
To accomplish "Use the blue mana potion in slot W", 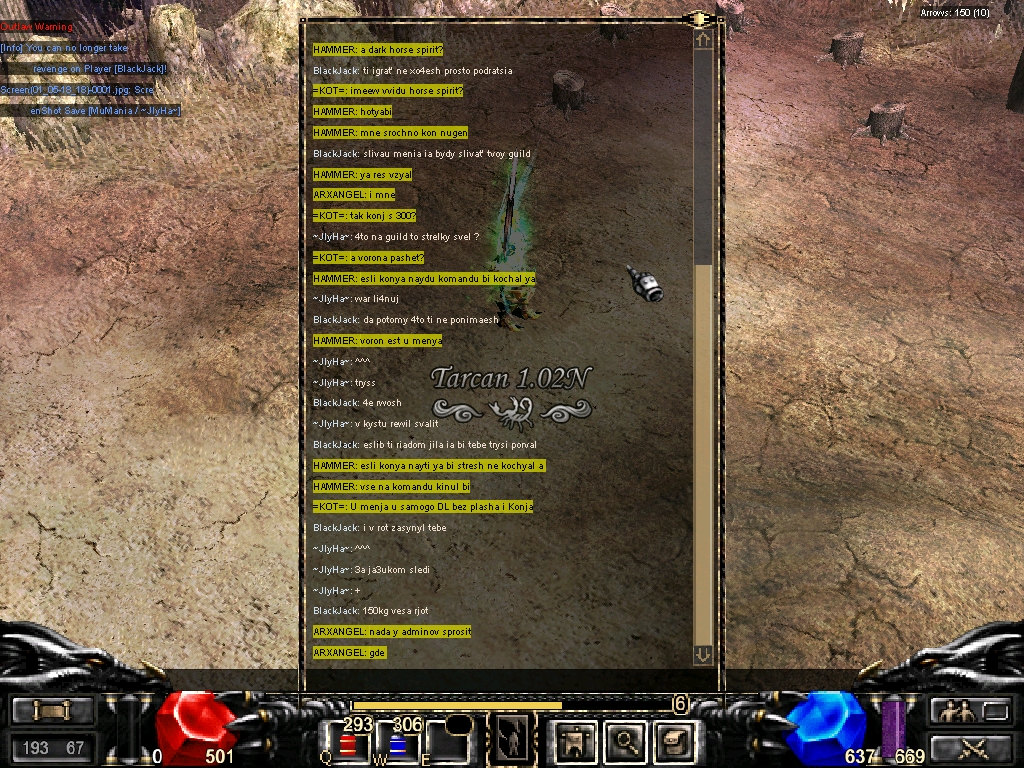I will [x=397, y=745].
